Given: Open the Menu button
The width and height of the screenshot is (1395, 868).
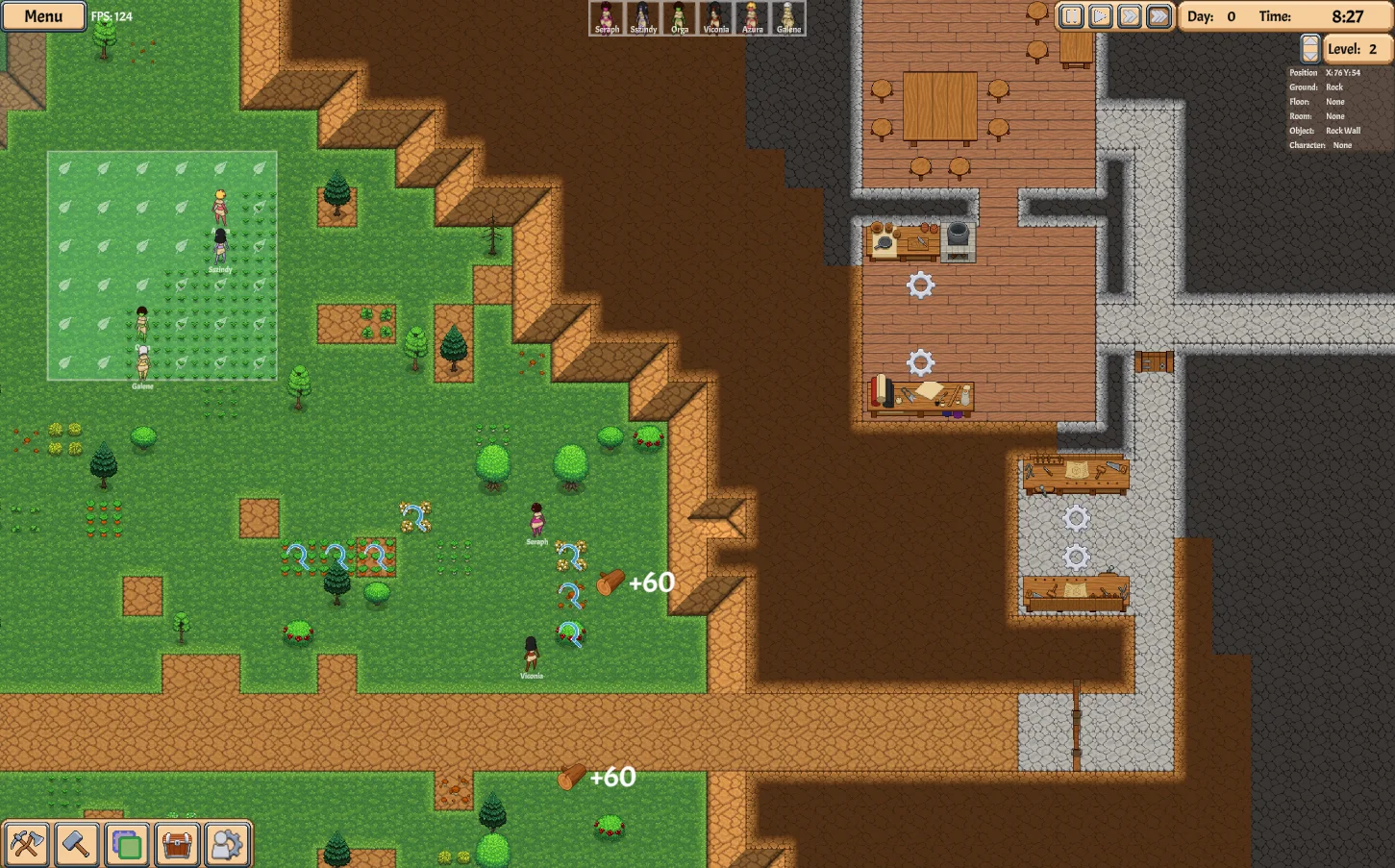Looking at the screenshot, I should [43, 16].
